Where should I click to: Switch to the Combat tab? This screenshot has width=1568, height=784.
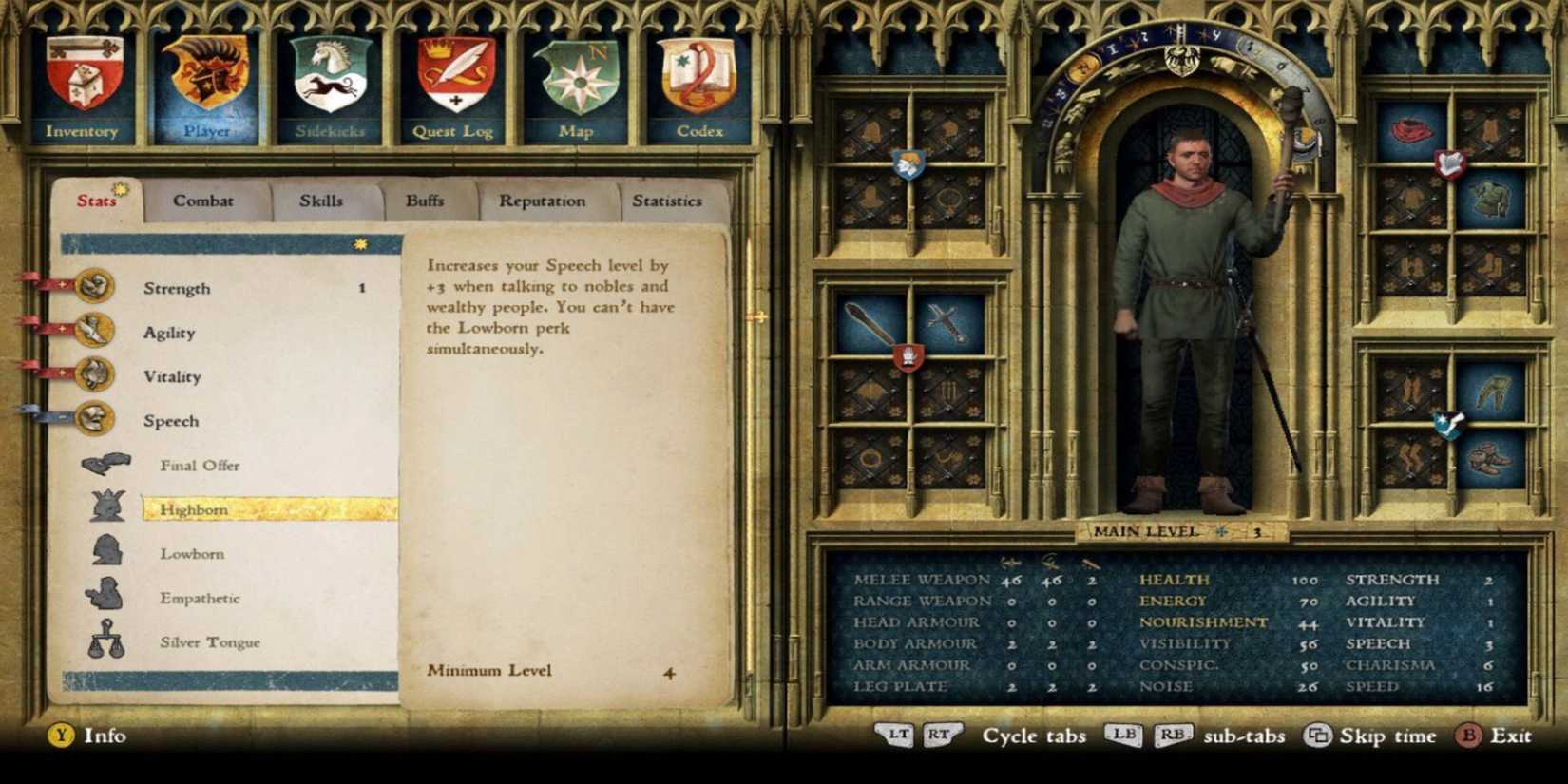pyautogui.click(x=203, y=201)
